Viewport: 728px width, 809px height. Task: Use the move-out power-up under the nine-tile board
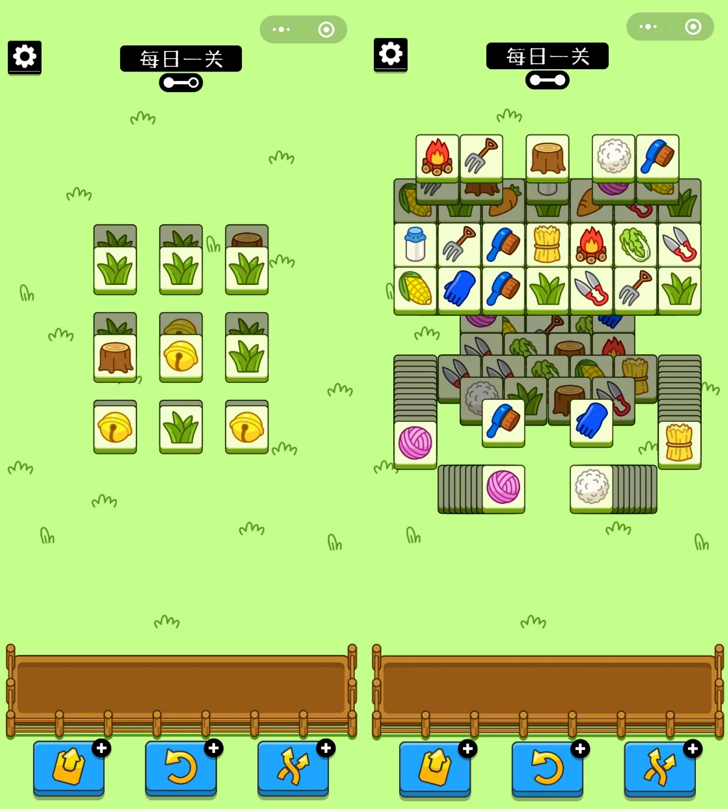[x=68, y=768]
